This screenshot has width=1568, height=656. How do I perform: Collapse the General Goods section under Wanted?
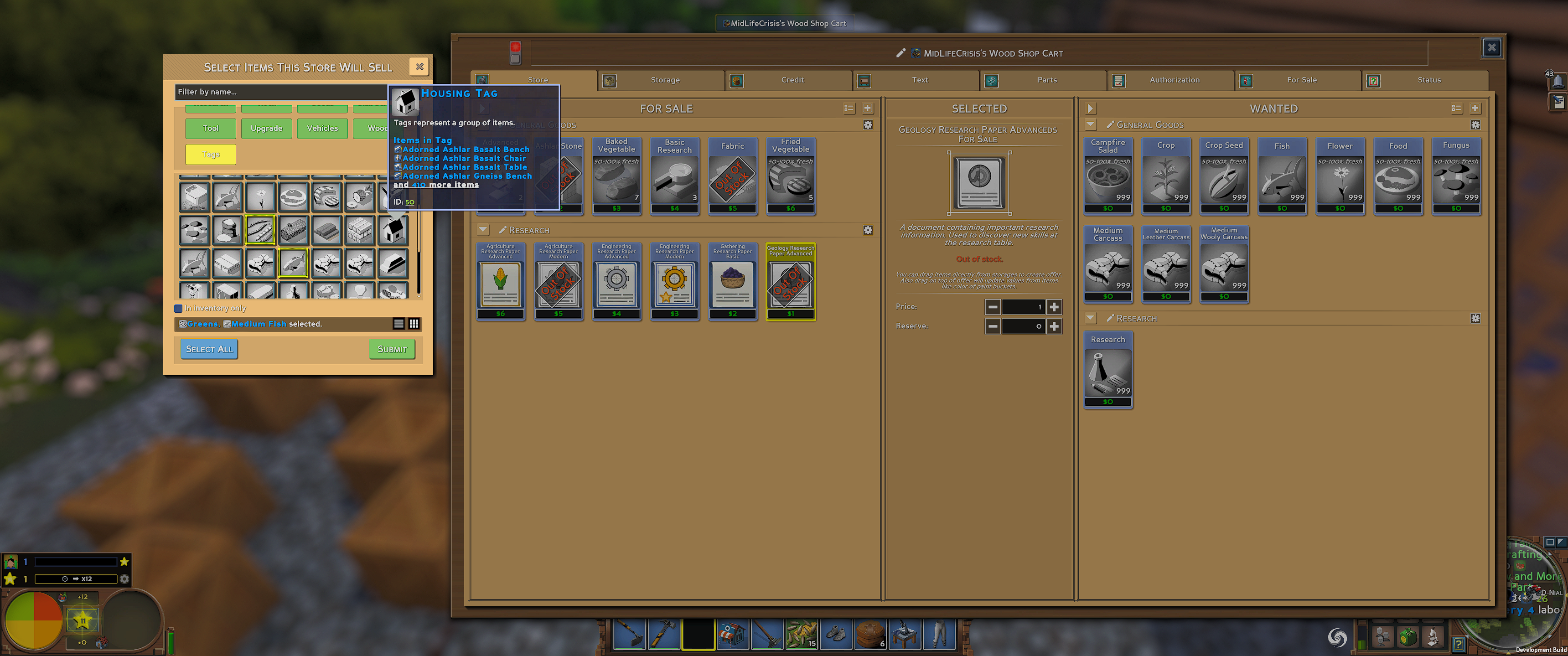(1091, 124)
